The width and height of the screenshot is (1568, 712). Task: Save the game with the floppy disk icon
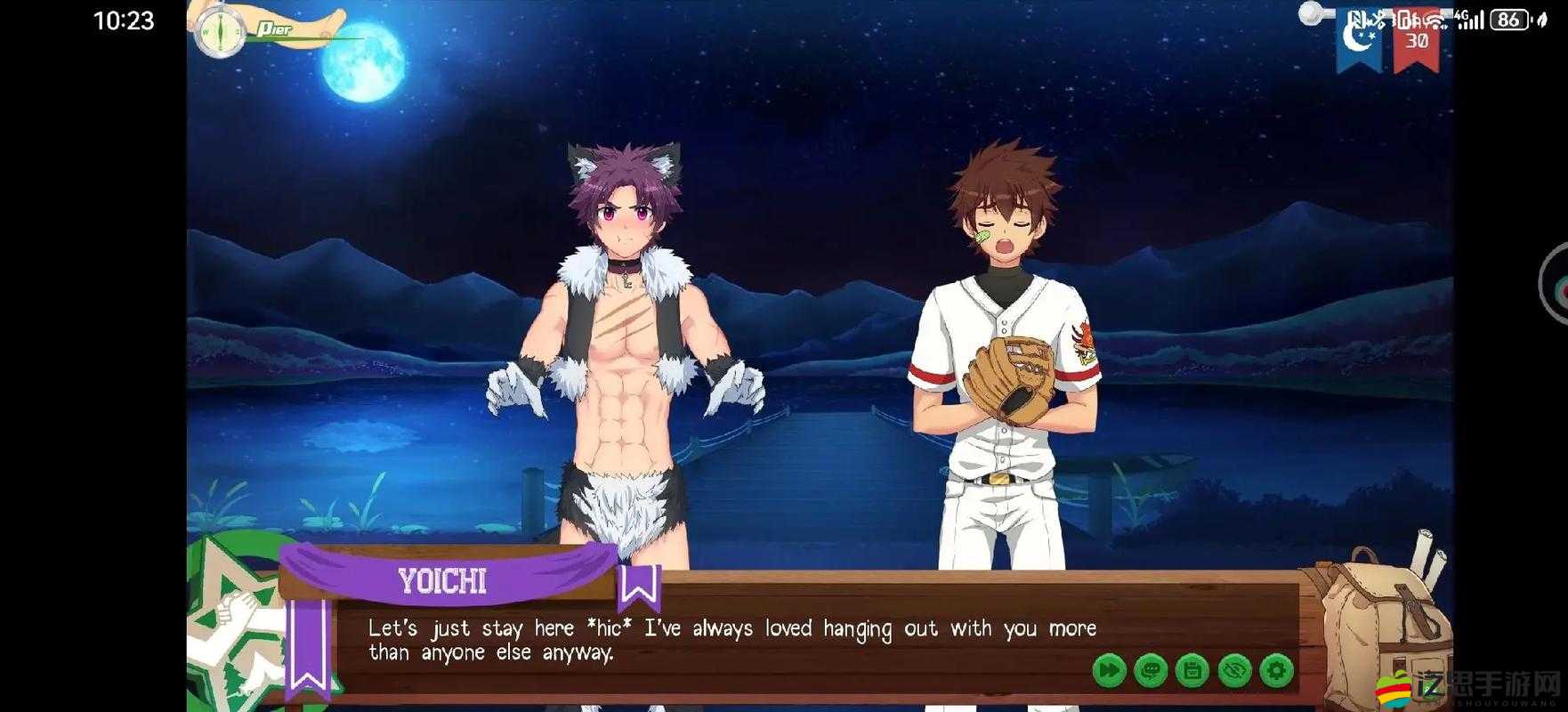pos(1193,670)
